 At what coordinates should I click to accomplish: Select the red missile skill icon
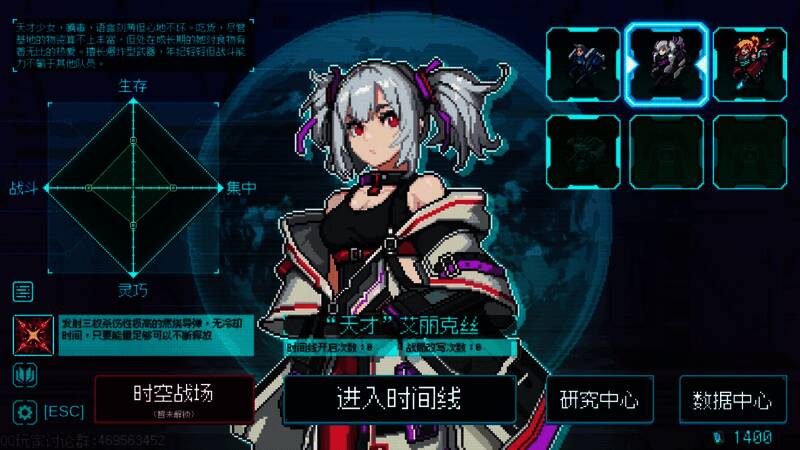(x=32, y=335)
